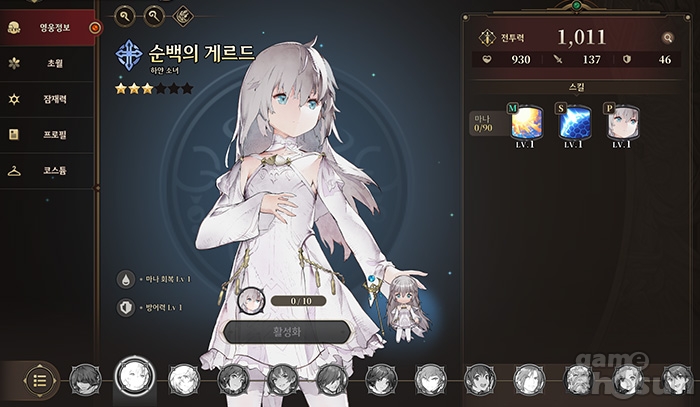The width and height of the screenshot is (700, 407).
Task: Open the stat details magnifier beside 1,011
Action: coord(667,38)
